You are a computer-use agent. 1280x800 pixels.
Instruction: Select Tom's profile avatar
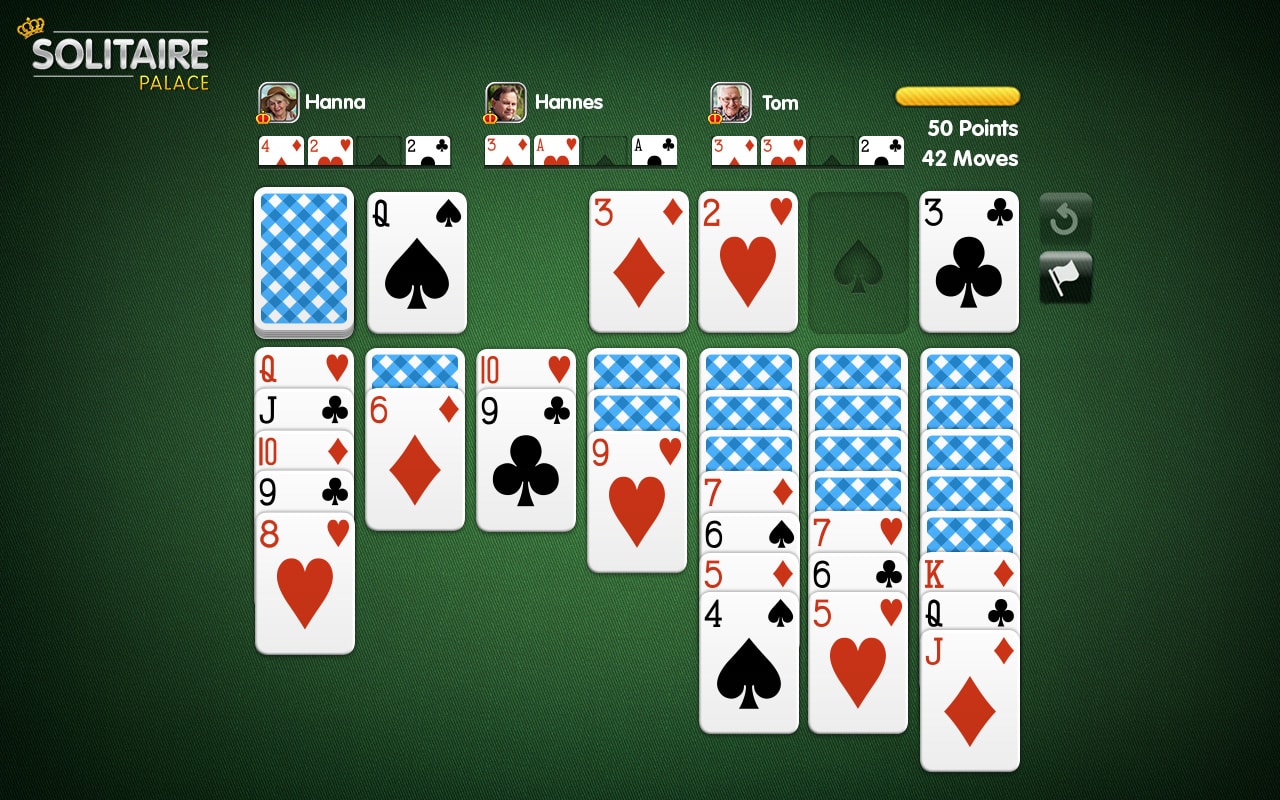point(730,101)
